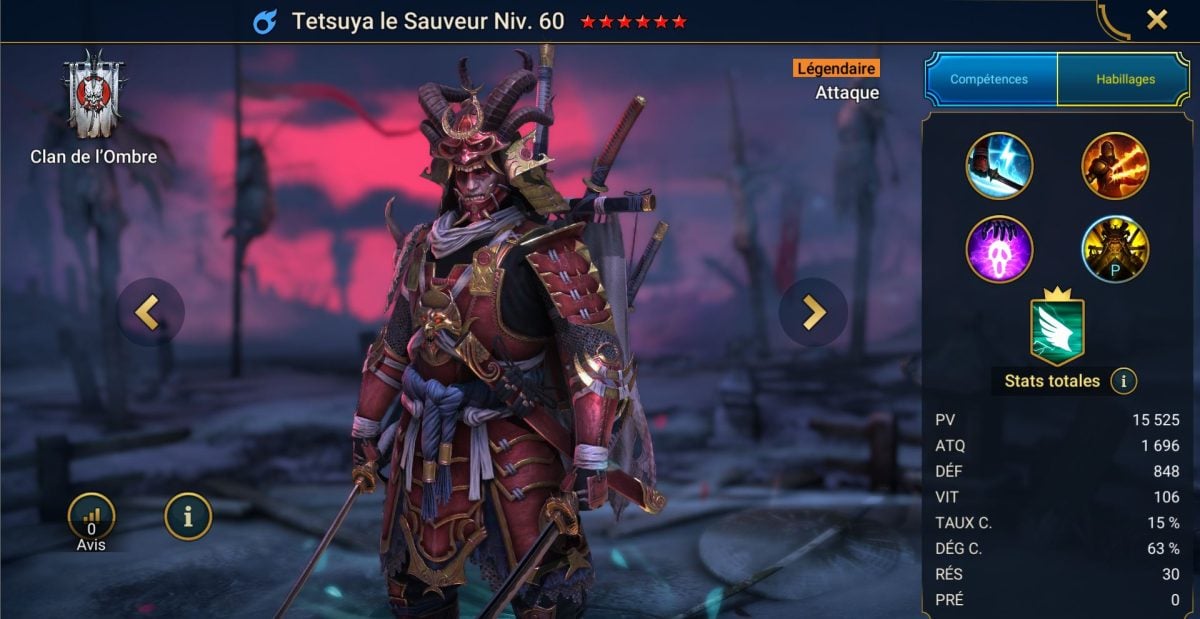Select the purple screaming mask skill icon
The width and height of the screenshot is (1200, 619).
pyautogui.click(x=999, y=249)
